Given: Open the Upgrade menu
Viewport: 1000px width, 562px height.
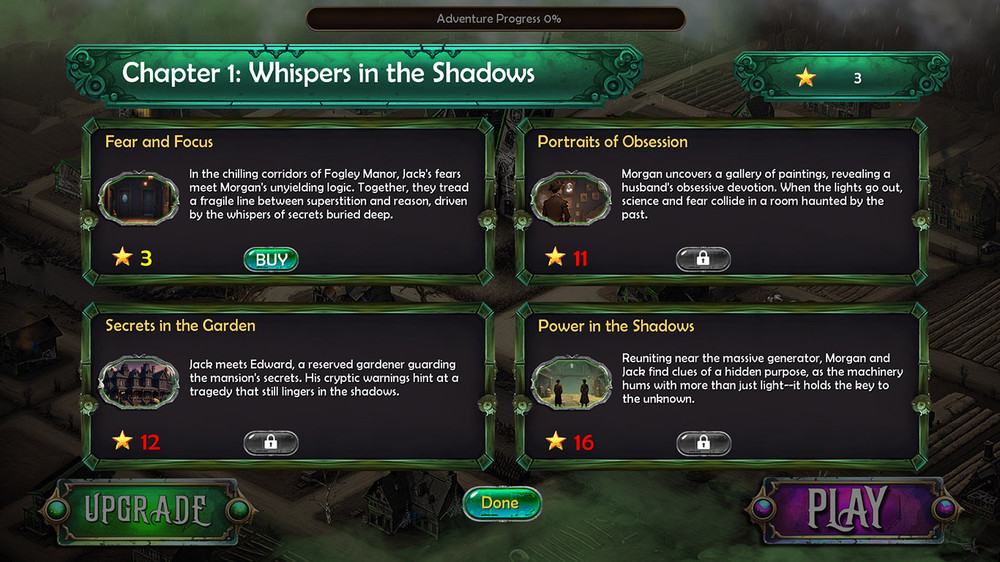Looking at the screenshot, I should 145,510.
